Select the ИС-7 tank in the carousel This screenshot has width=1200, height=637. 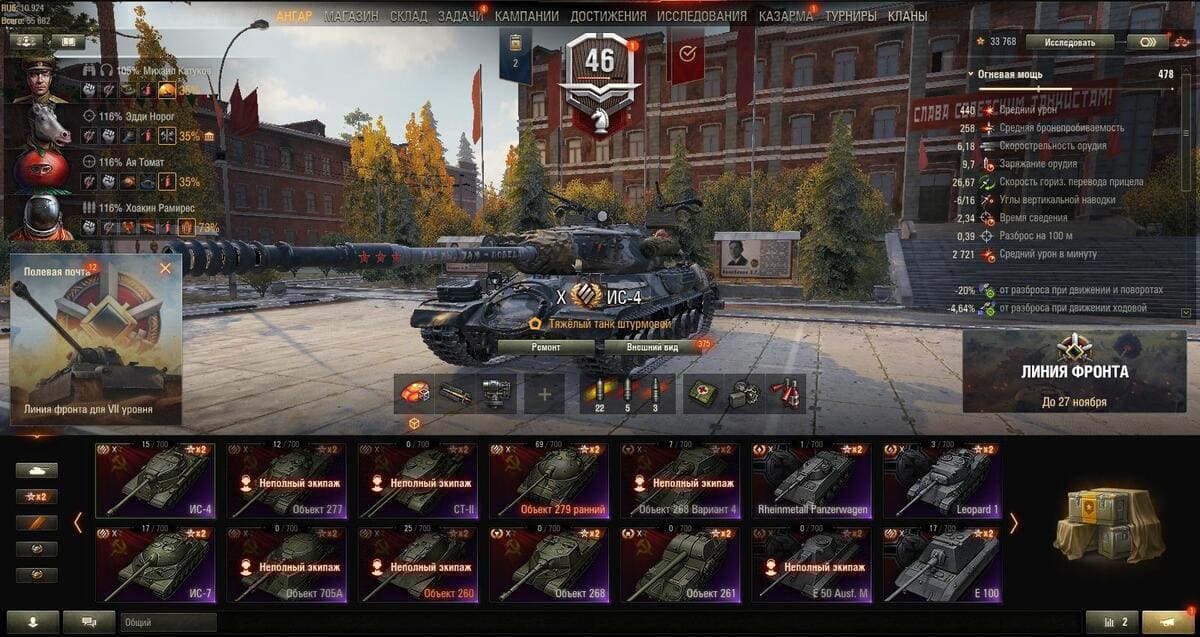(x=155, y=565)
